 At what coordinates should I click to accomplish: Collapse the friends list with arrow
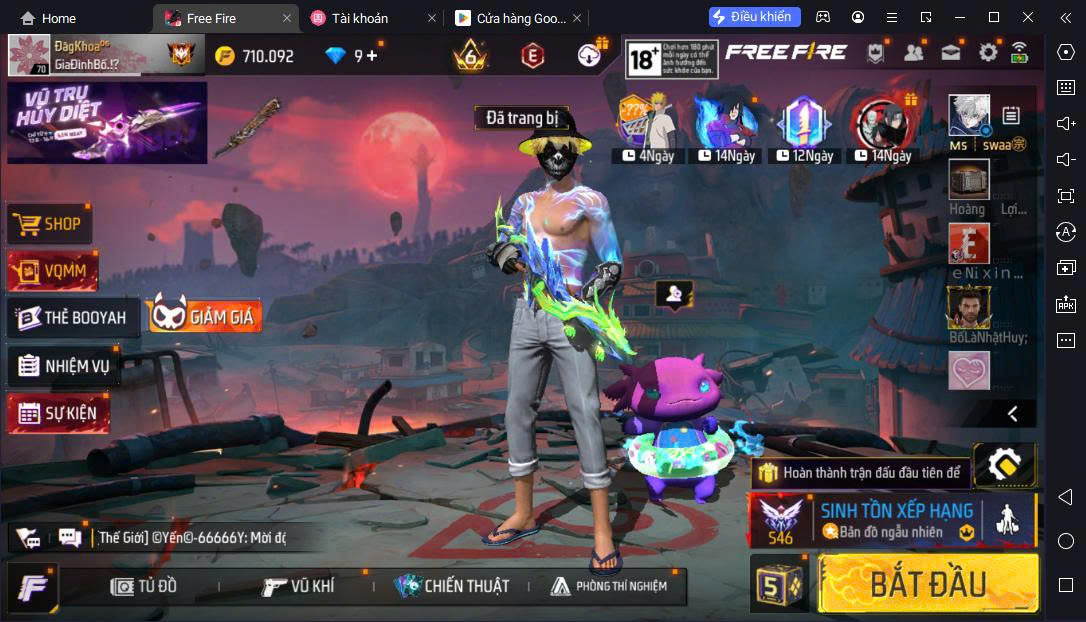point(1012,413)
